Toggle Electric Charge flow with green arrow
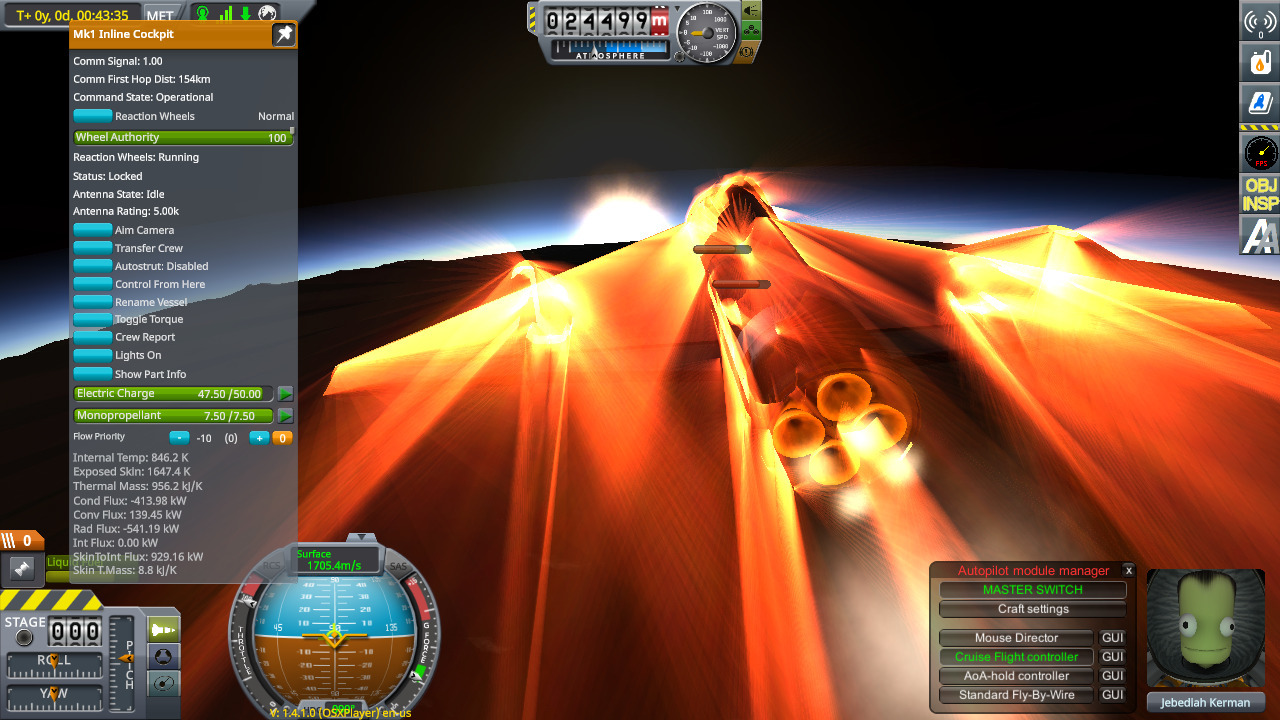 (x=285, y=394)
